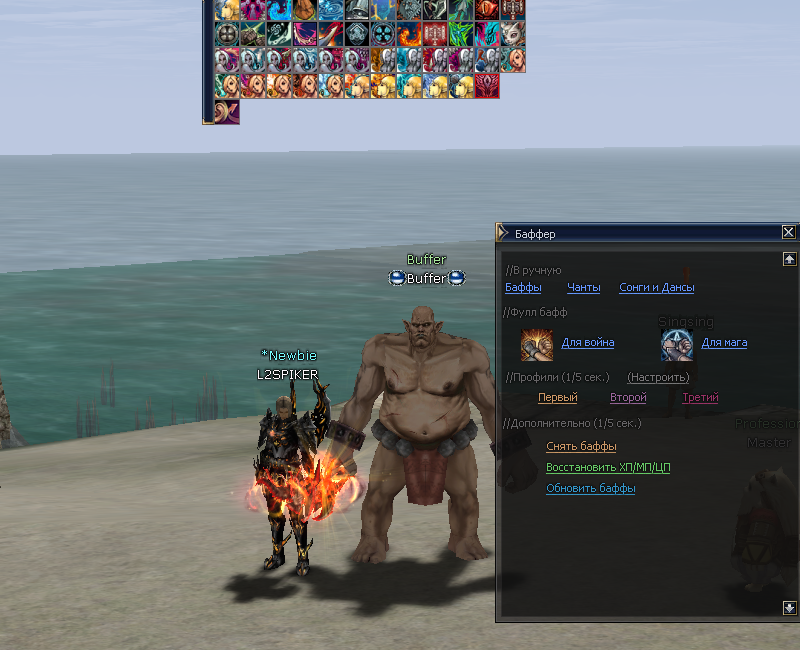Select the Первый buff profile

[x=558, y=398]
